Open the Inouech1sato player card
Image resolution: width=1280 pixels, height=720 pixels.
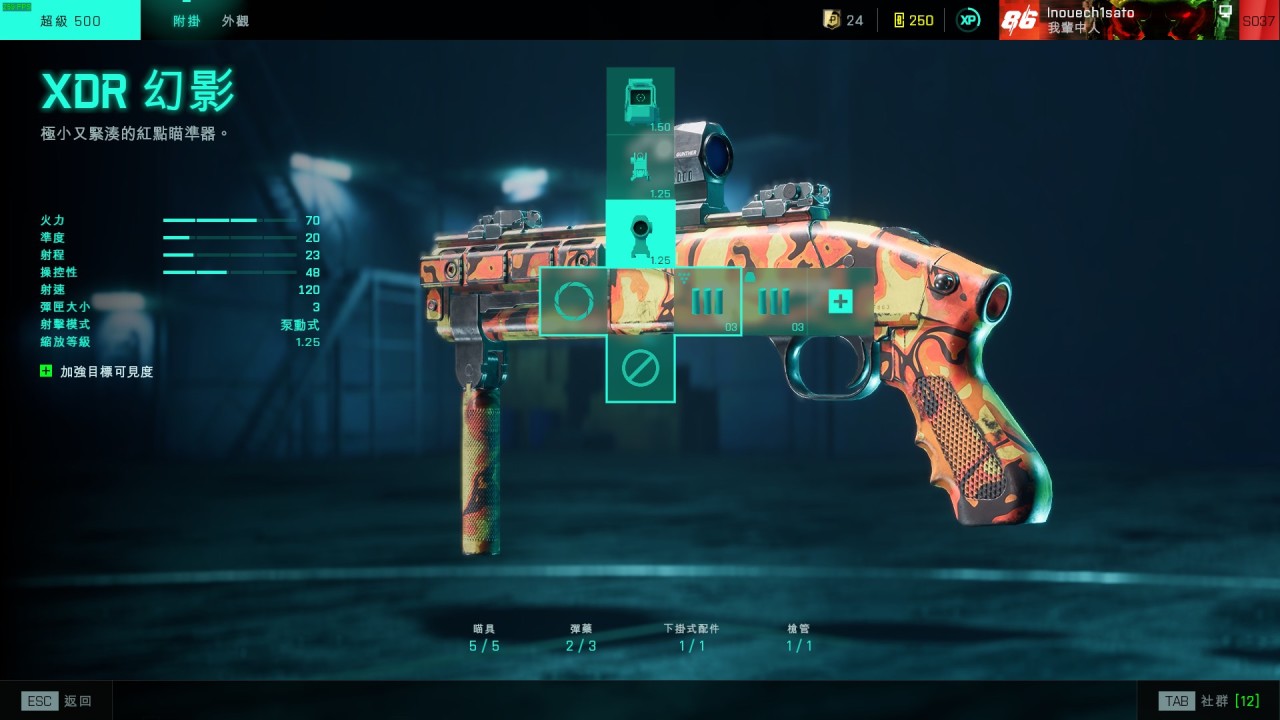[1118, 20]
